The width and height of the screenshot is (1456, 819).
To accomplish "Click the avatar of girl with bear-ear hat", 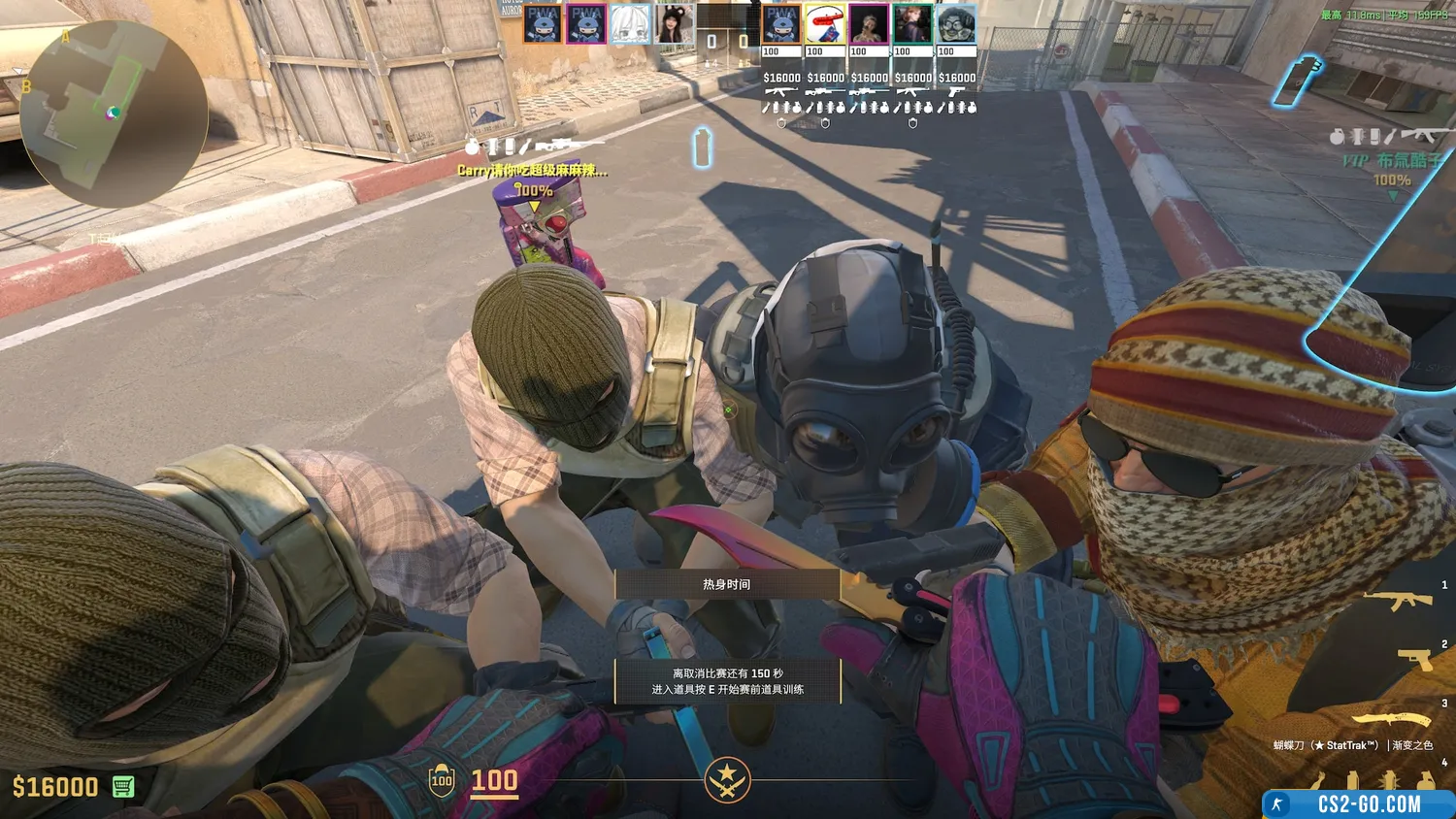I will (x=674, y=25).
